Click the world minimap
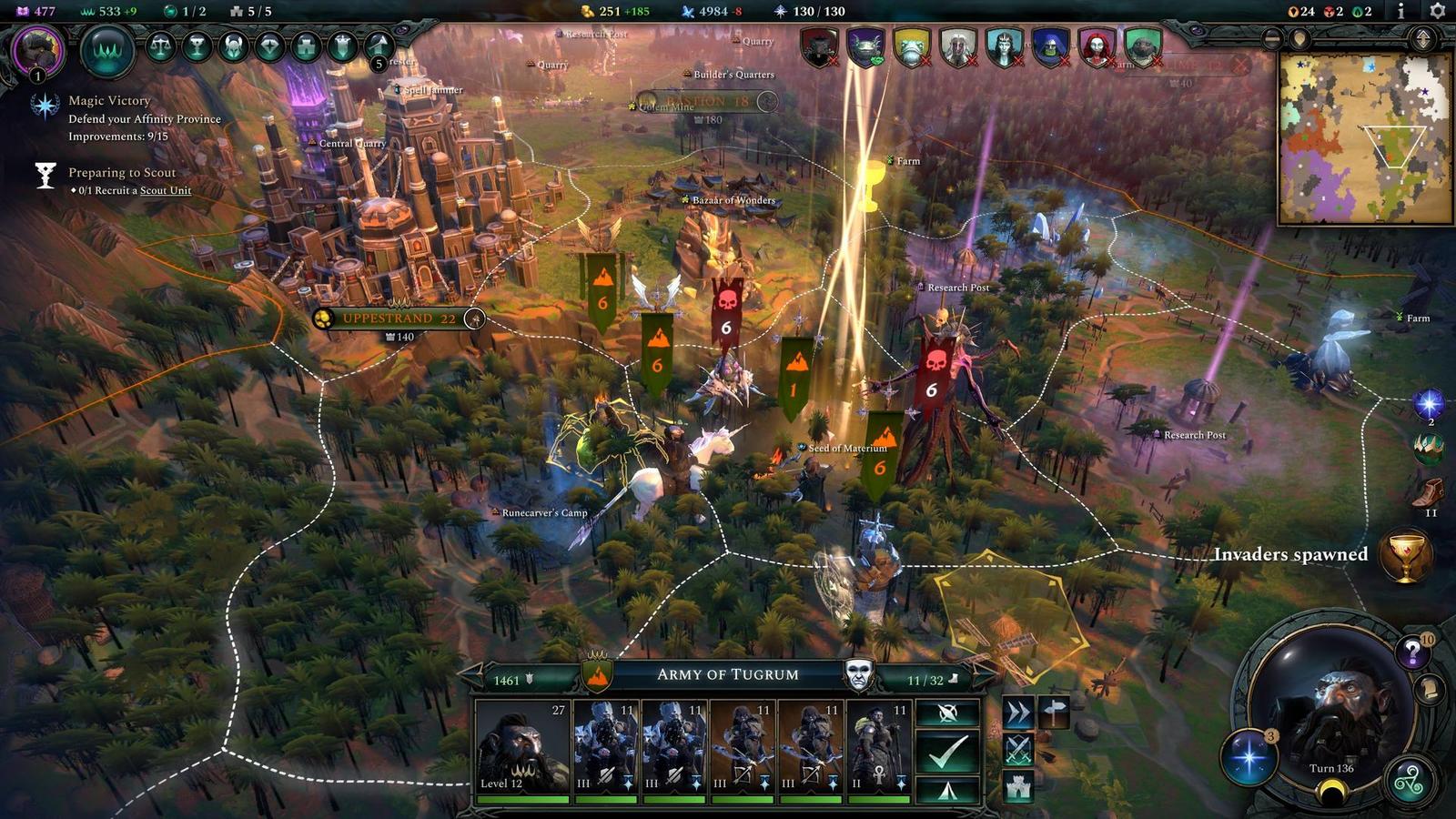 (x=1364, y=138)
